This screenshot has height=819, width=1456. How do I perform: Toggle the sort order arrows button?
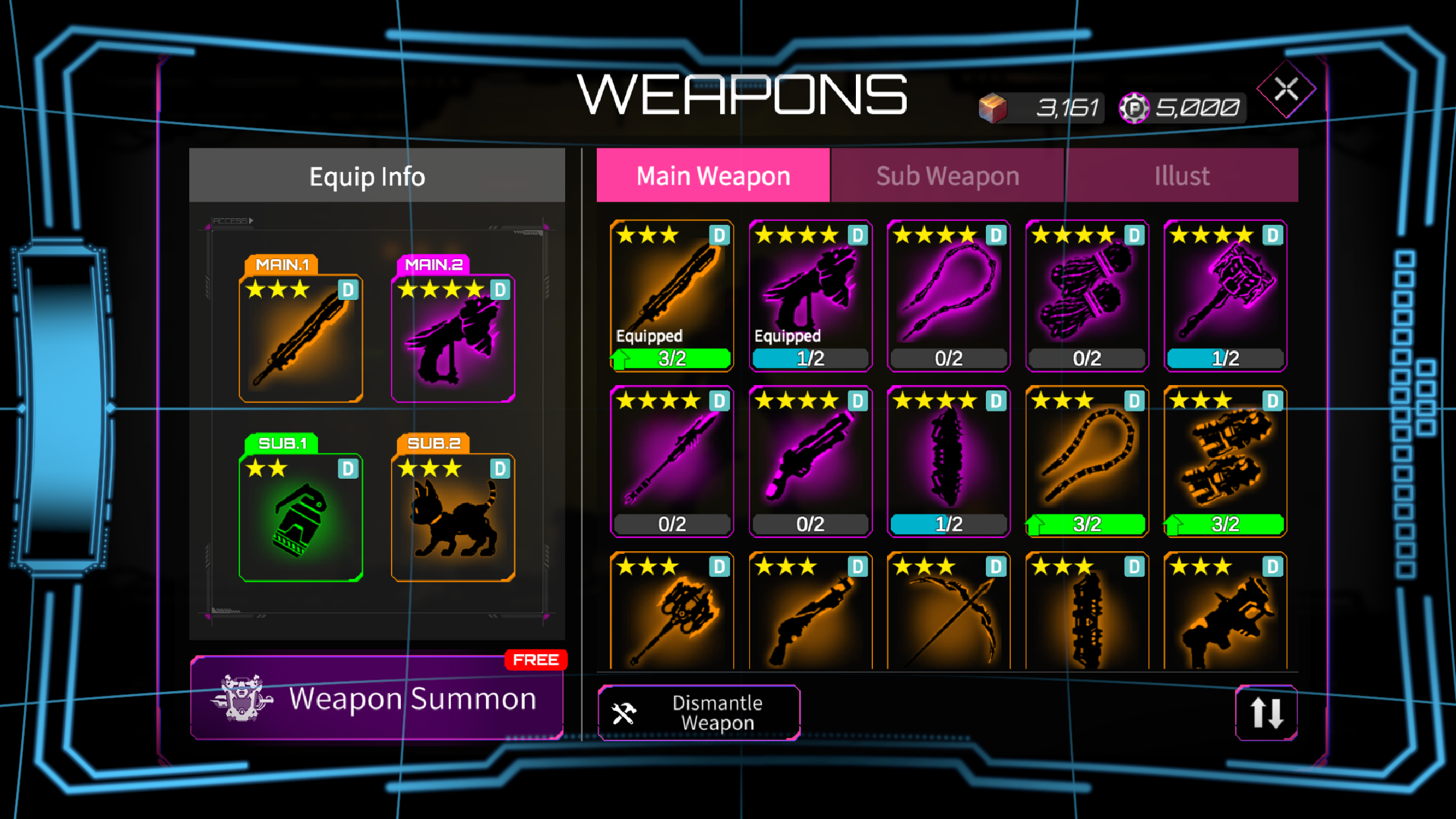click(x=1266, y=713)
